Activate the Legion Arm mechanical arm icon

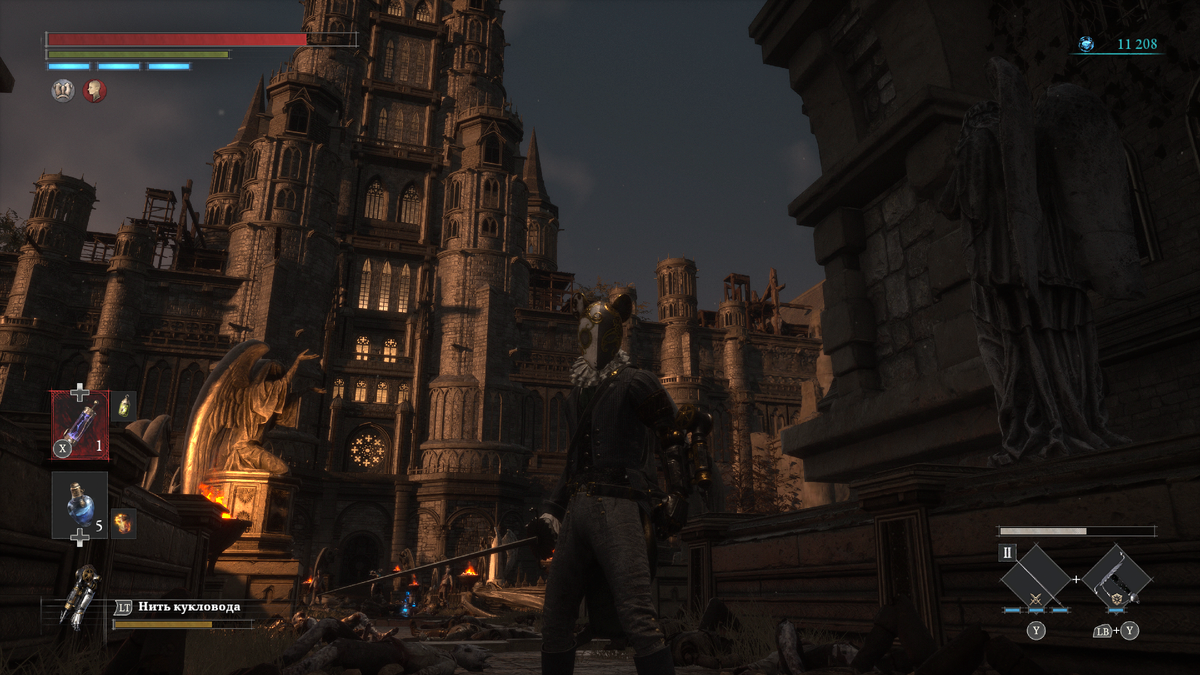click(x=79, y=597)
